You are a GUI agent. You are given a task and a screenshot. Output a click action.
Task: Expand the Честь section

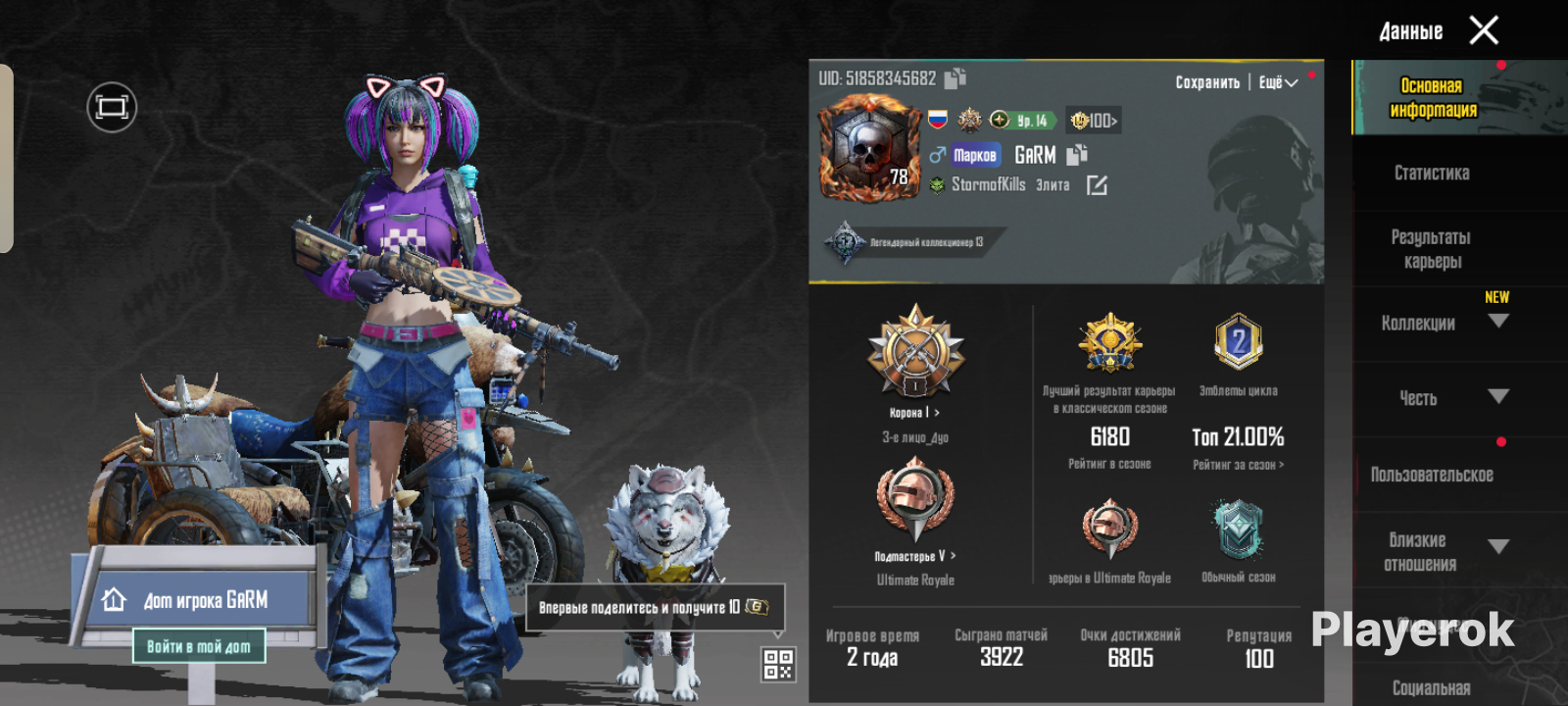(x=1498, y=396)
